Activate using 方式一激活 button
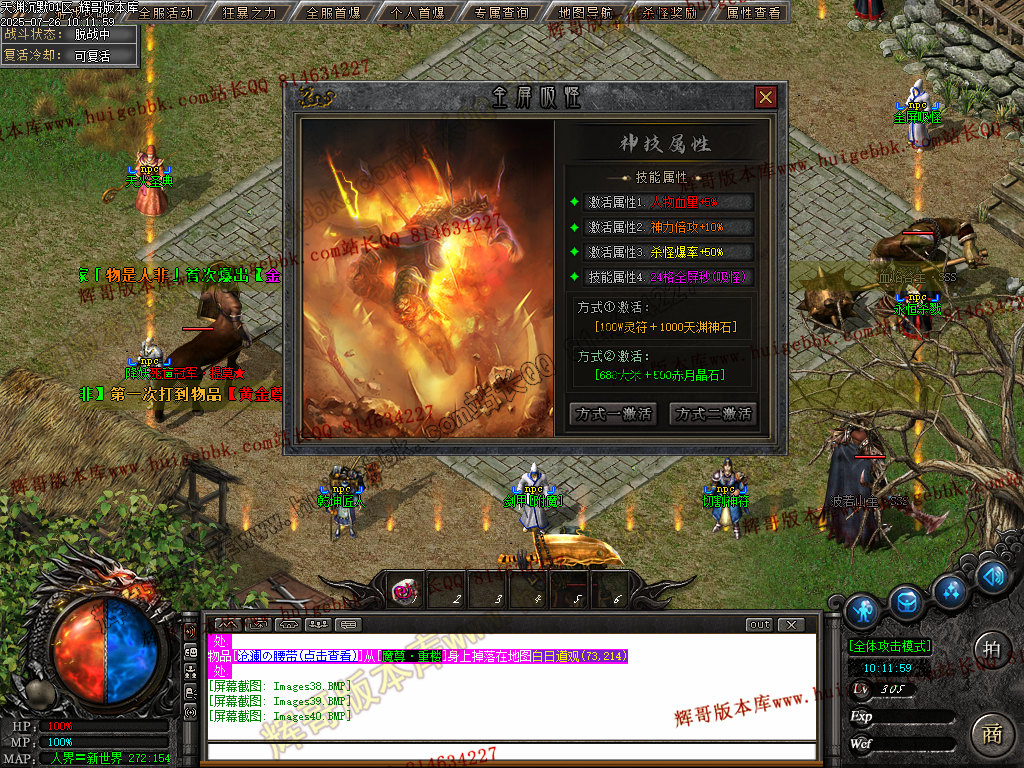The image size is (1024, 768). click(612, 414)
